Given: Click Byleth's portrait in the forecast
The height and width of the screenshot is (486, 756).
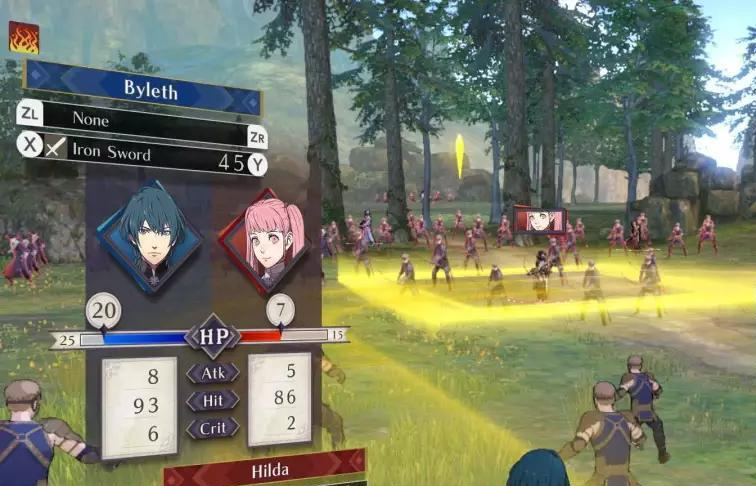Looking at the screenshot, I should (148, 236).
